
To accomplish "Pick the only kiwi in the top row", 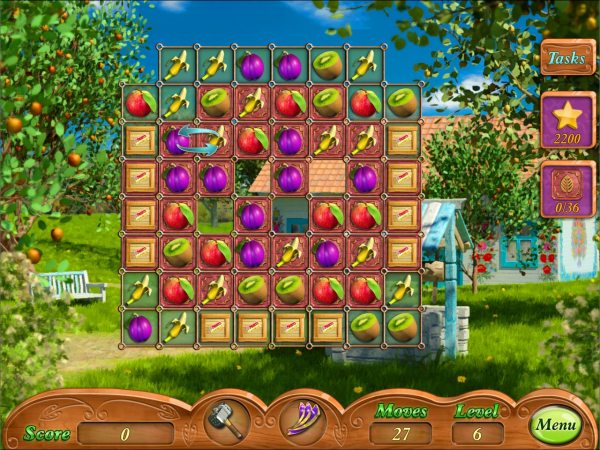I will (x=327, y=65).
